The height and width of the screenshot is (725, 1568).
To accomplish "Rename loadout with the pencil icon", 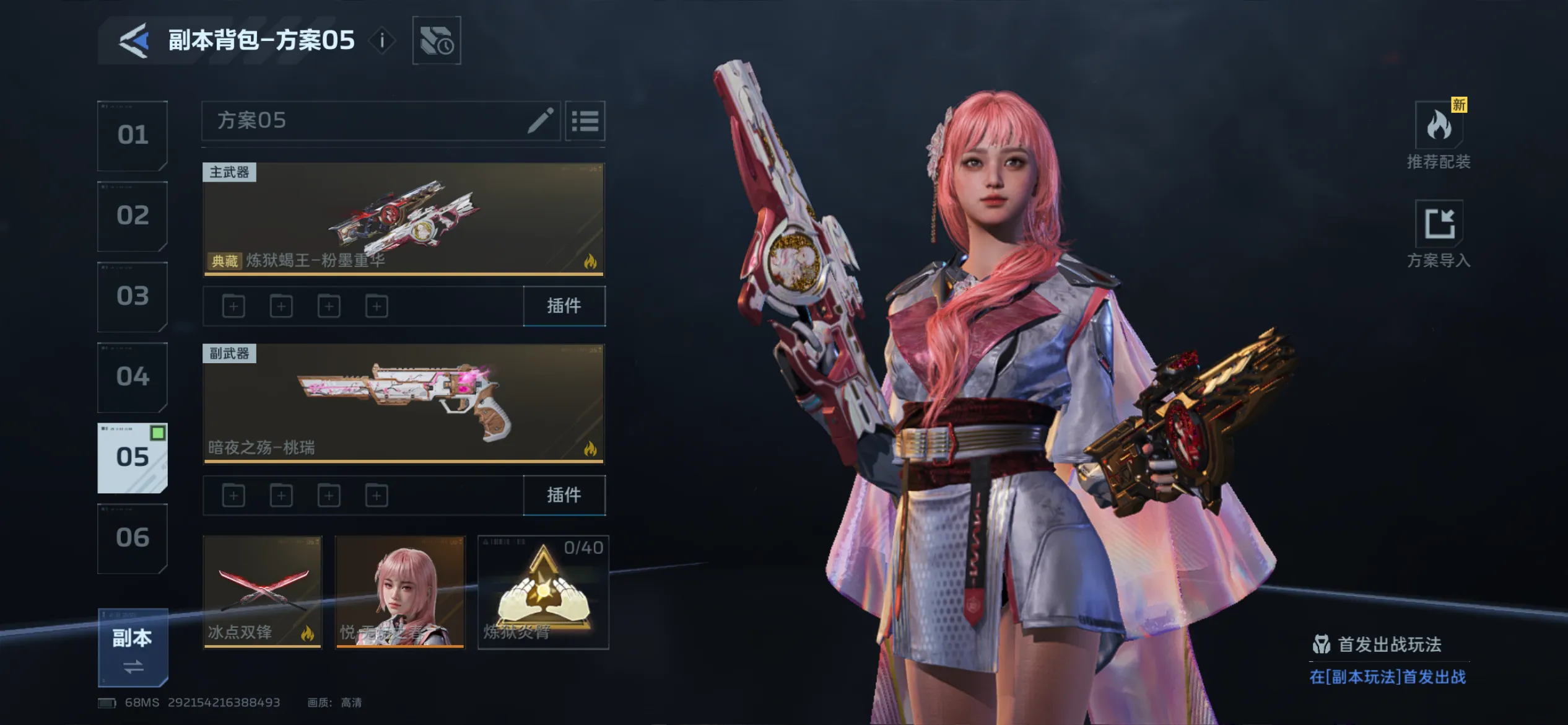I will [540, 120].
